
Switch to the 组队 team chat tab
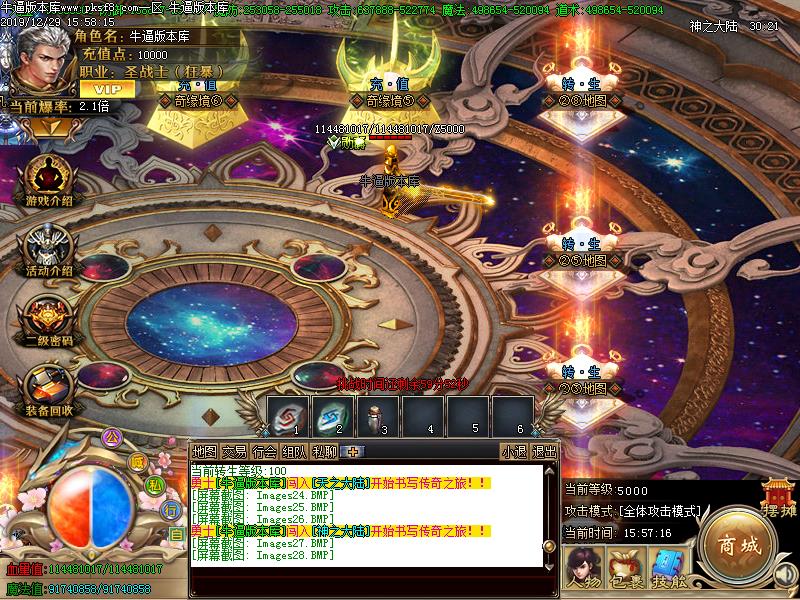(x=294, y=452)
